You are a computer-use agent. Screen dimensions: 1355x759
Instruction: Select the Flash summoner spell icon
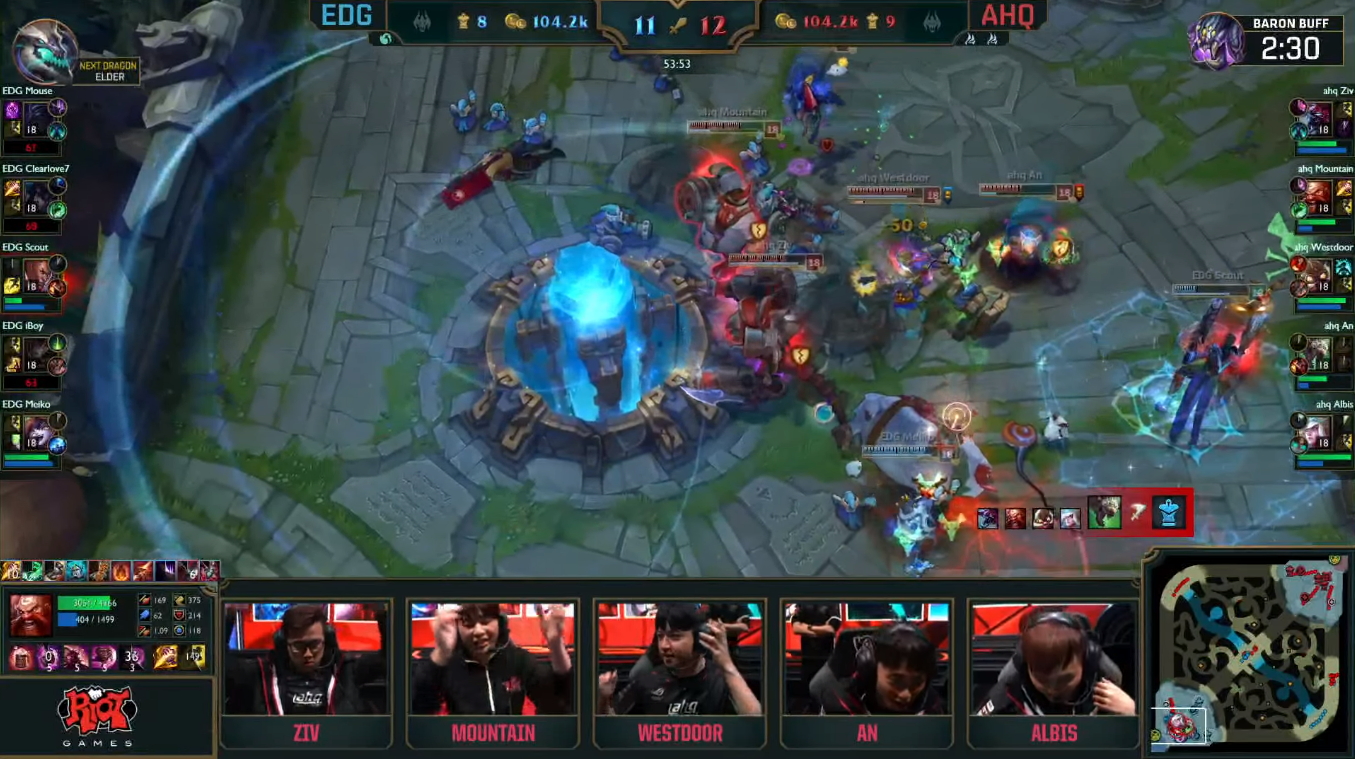click(x=165, y=656)
